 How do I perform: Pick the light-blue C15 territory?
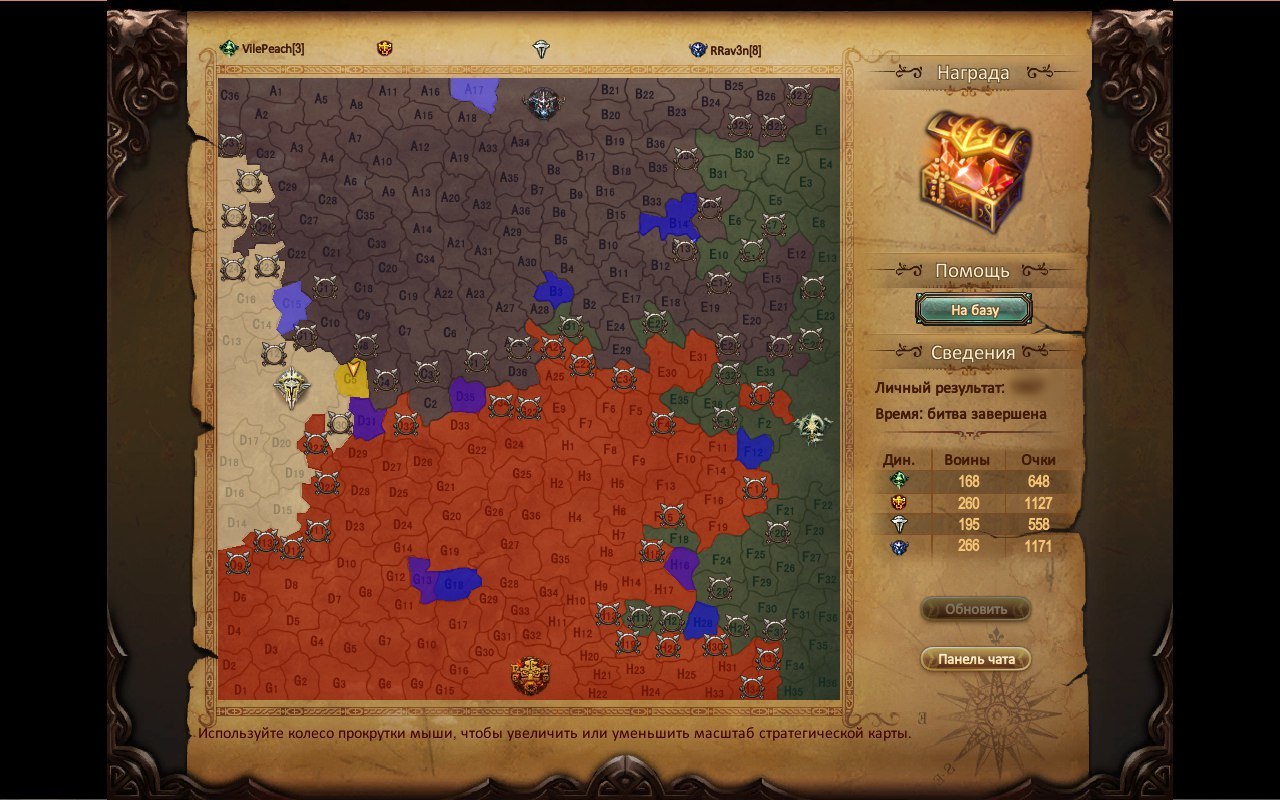coord(290,302)
